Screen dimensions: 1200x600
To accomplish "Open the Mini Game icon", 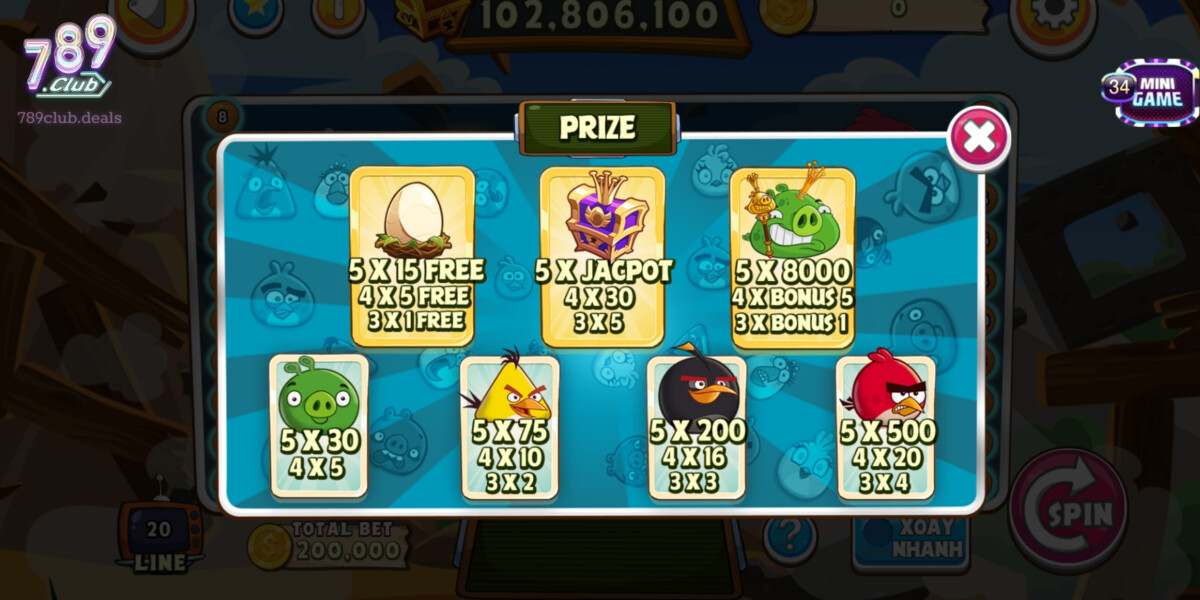I will click(1148, 92).
